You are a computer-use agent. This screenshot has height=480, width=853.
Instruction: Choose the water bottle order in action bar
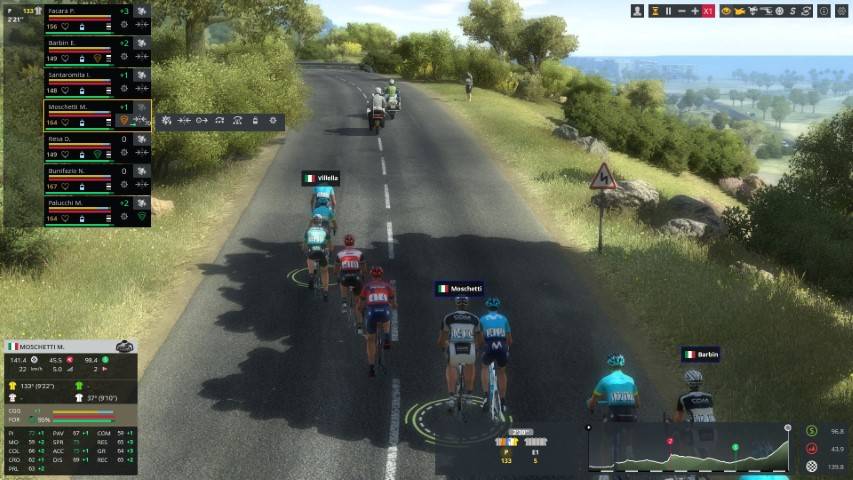(x=255, y=121)
